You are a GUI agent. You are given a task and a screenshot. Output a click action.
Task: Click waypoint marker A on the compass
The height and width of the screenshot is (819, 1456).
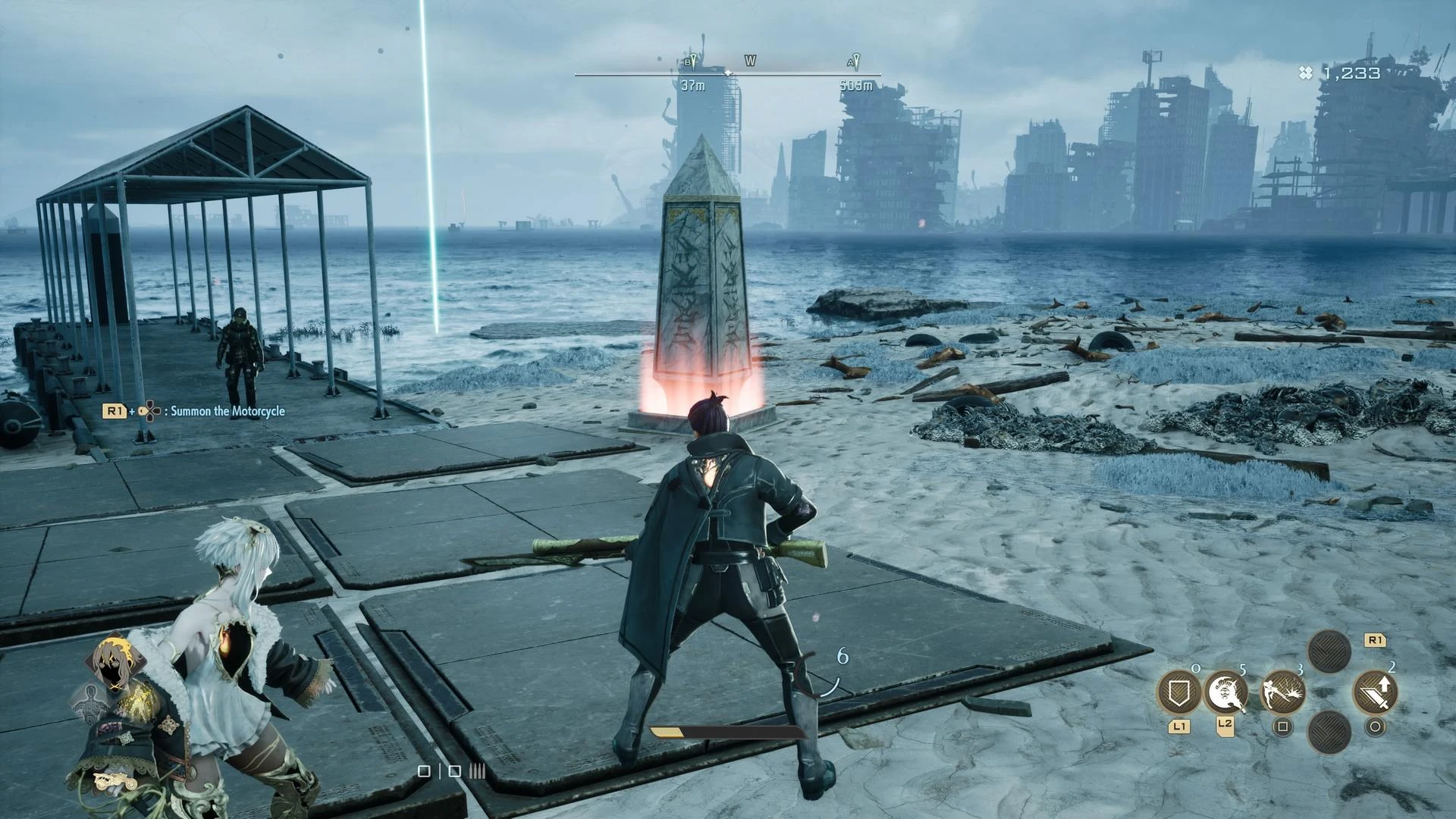click(x=855, y=62)
